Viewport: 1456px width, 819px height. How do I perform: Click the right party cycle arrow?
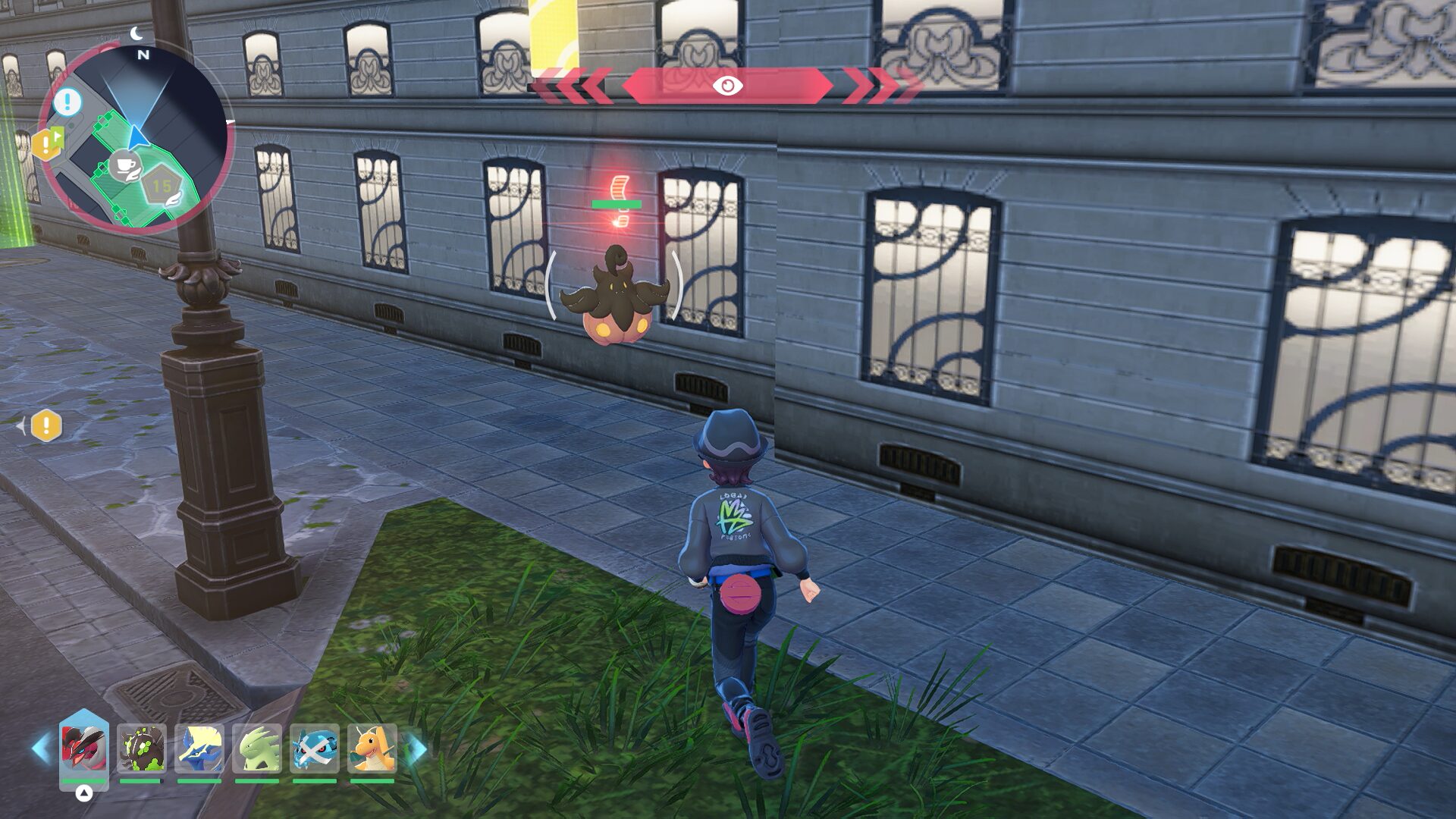pyautogui.click(x=416, y=748)
